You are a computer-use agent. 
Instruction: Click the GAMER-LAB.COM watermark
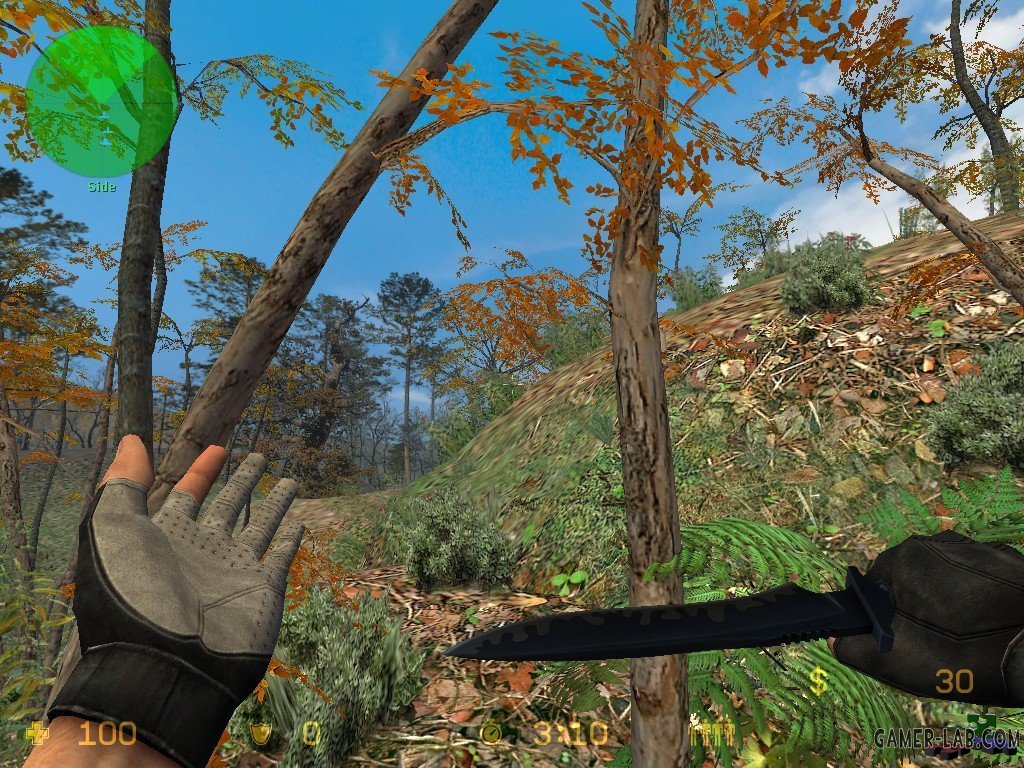click(945, 739)
